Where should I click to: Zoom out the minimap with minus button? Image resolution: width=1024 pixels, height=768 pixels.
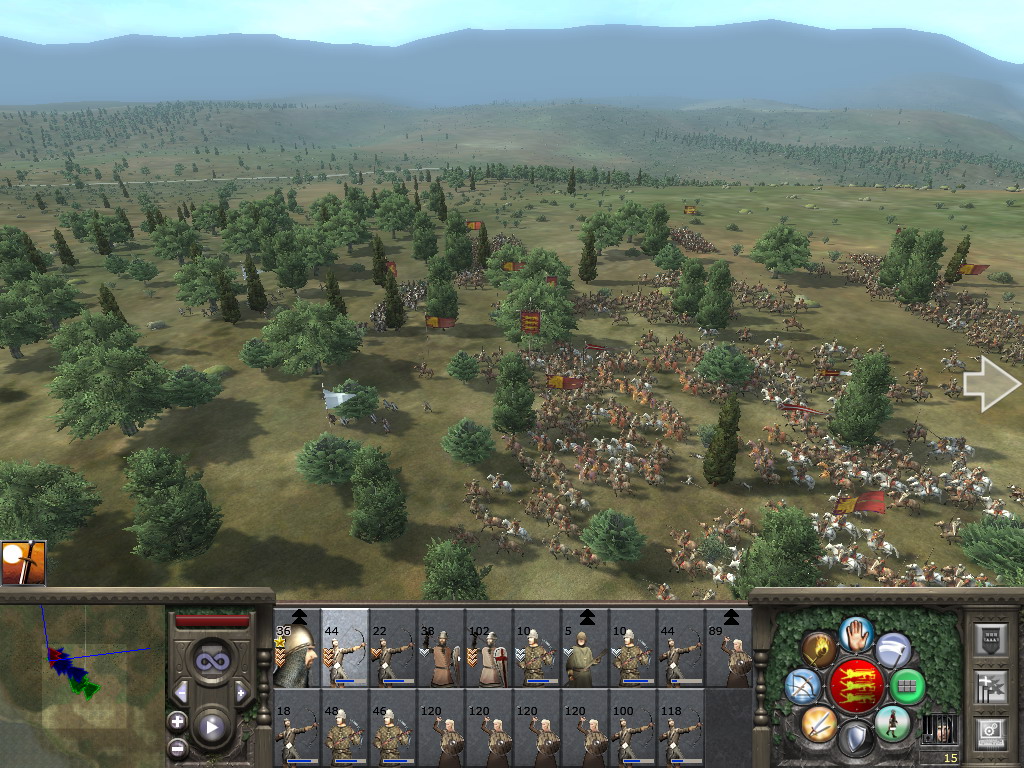click(177, 747)
